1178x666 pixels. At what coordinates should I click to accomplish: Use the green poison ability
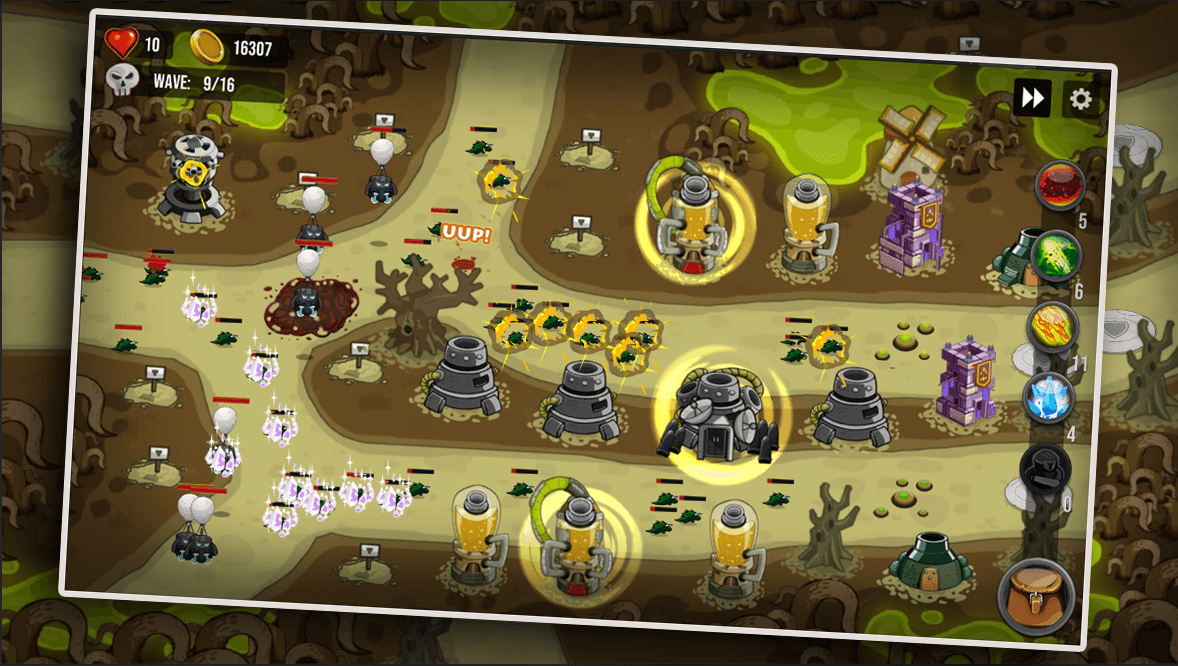coord(1056,256)
